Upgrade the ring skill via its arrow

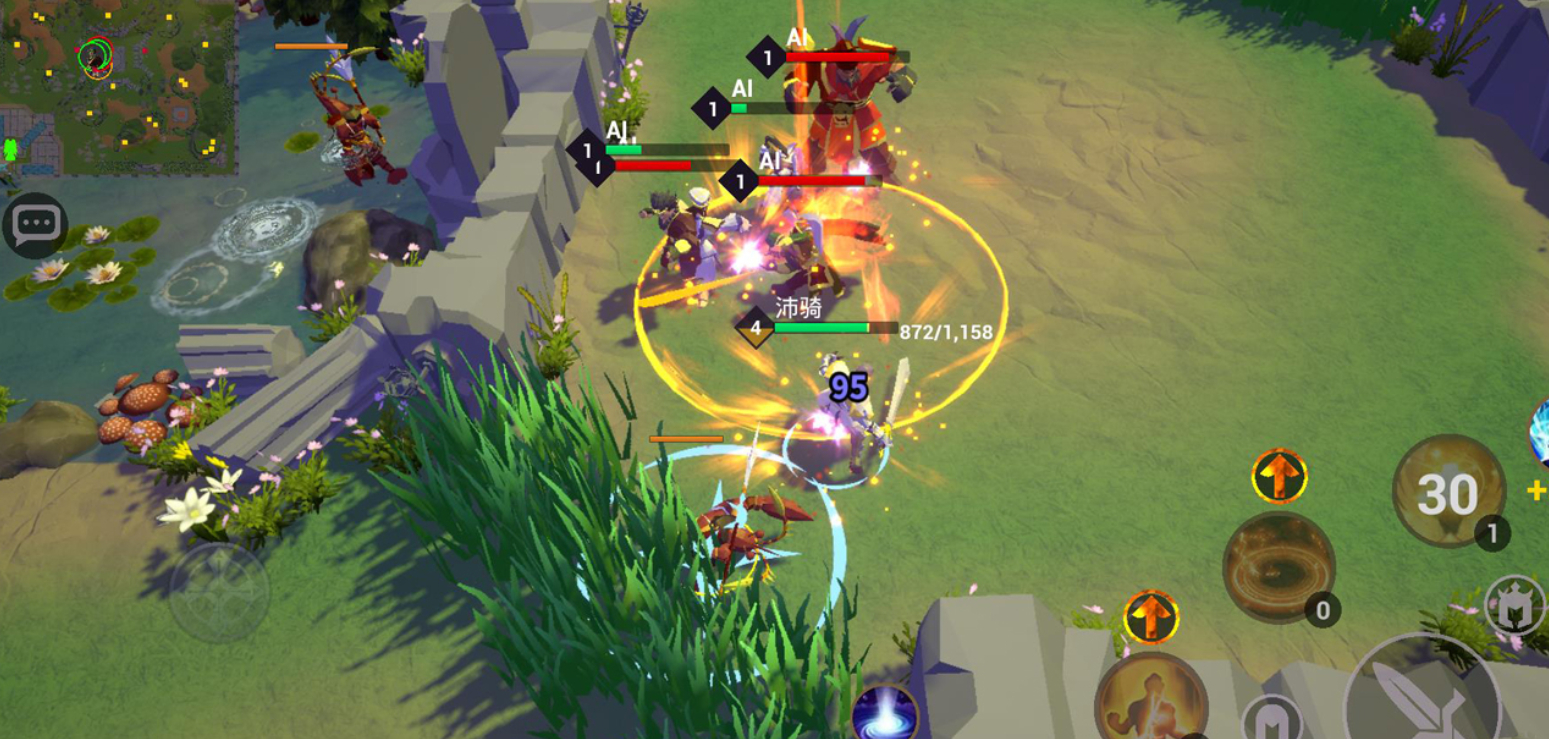click(1279, 476)
